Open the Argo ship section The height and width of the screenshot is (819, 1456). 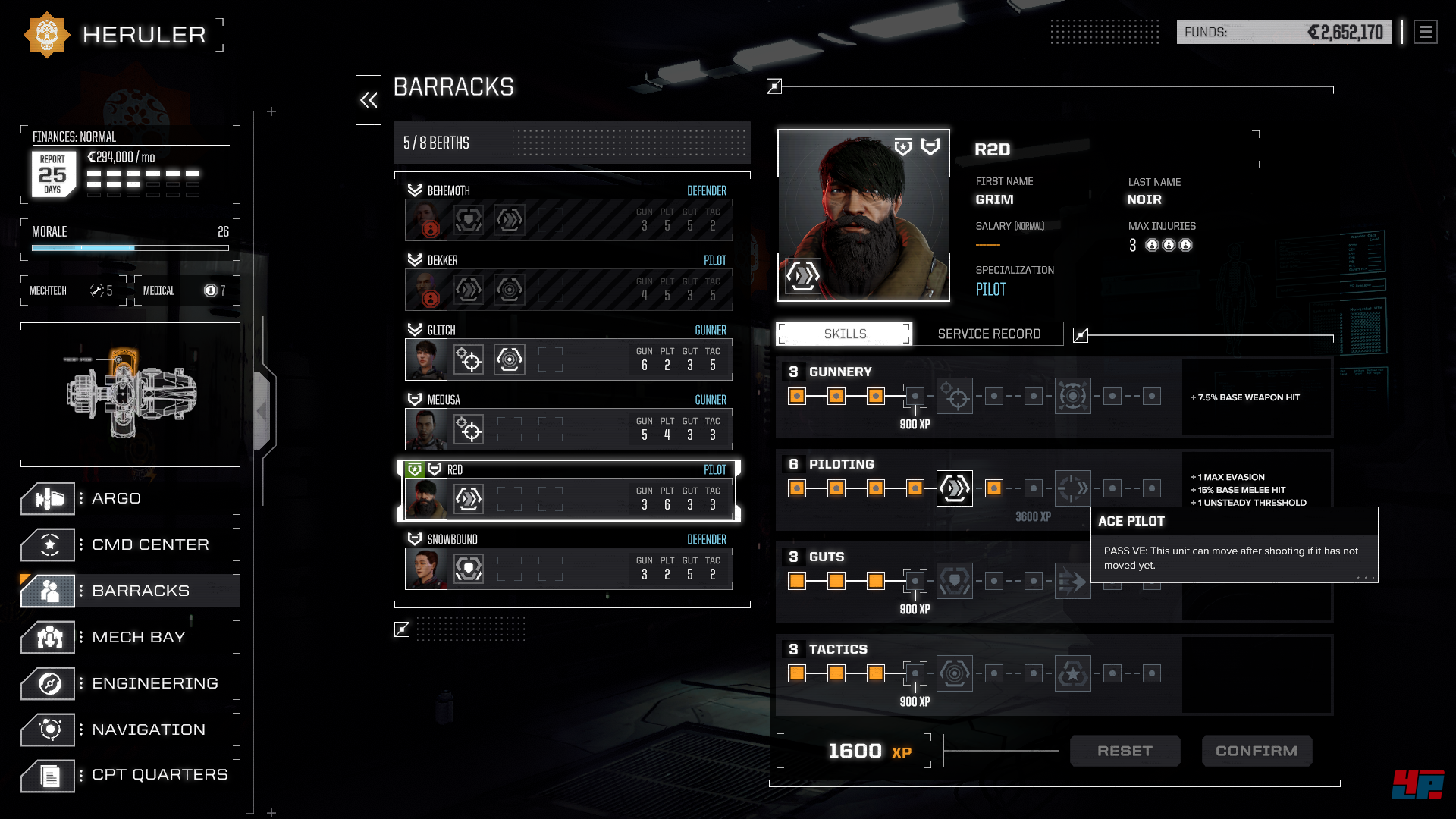[129, 499]
